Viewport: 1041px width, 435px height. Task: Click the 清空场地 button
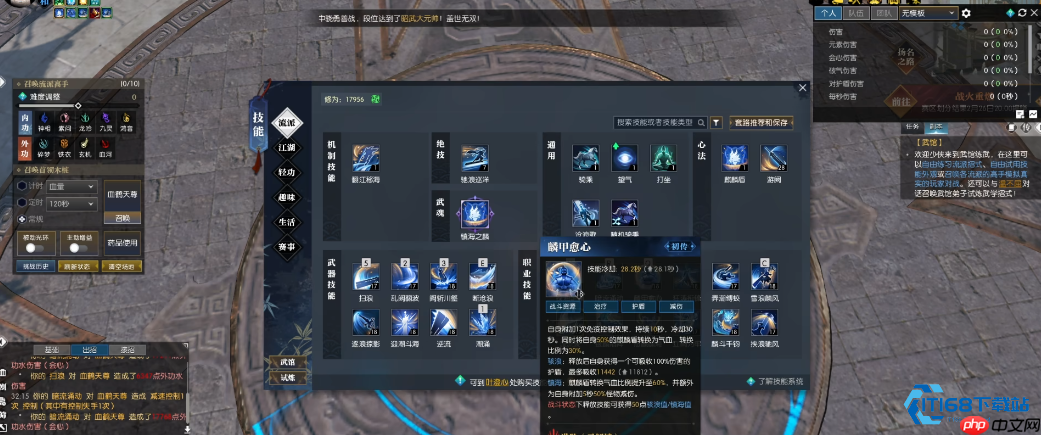pyautogui.click(x=124, y=266)
